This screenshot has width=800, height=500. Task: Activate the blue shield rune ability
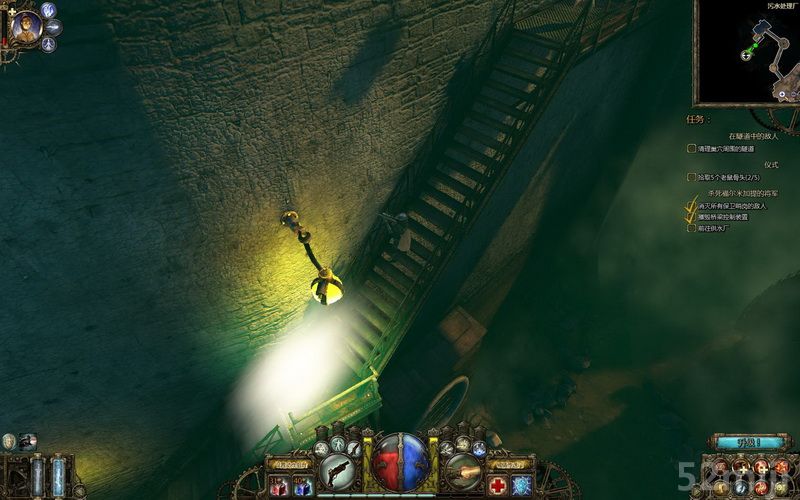[x=521, y=486]
